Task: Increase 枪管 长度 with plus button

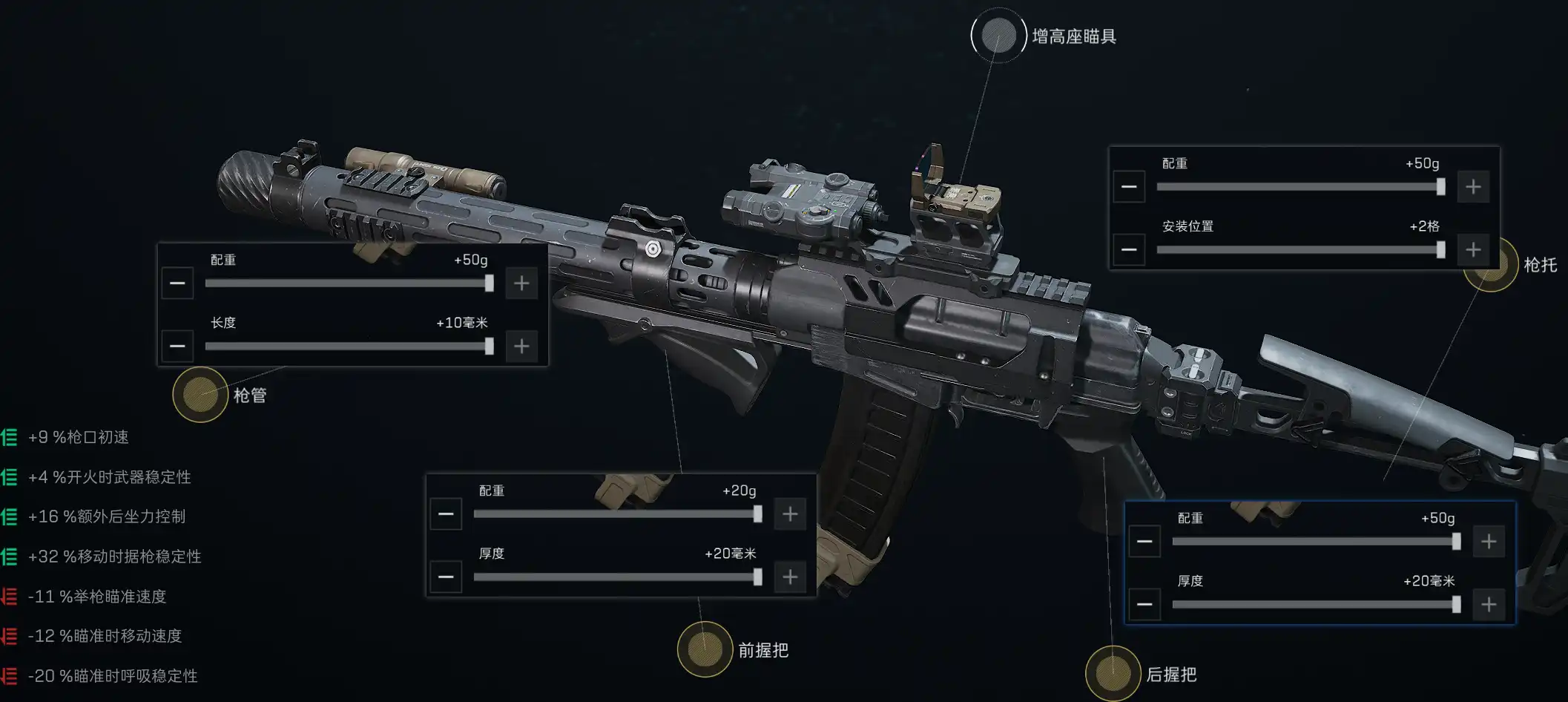Action: coord(521,347)
